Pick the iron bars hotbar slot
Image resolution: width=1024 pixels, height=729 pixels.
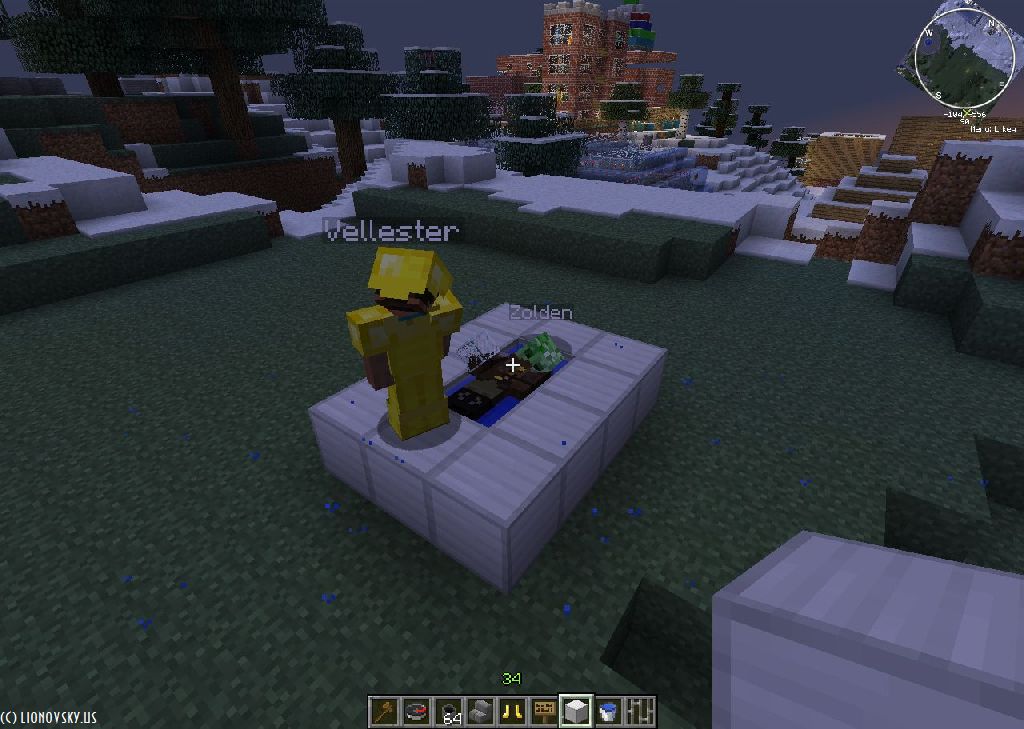(x=640, y=711)
